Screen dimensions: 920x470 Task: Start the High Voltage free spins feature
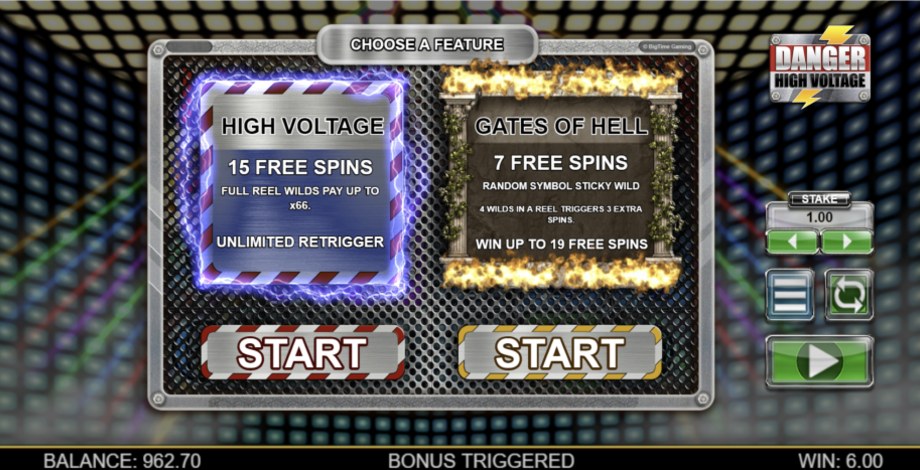click(302, 352)
